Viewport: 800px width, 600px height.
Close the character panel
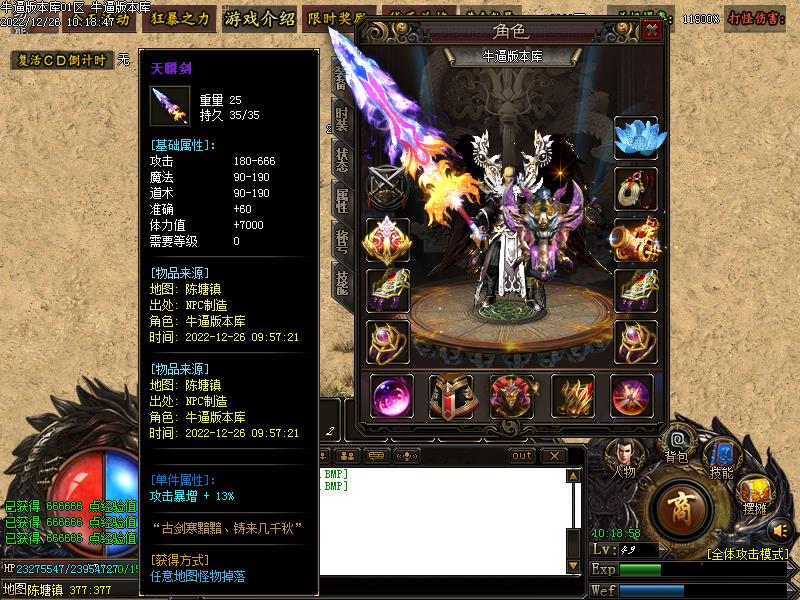[x=652, y=30]
